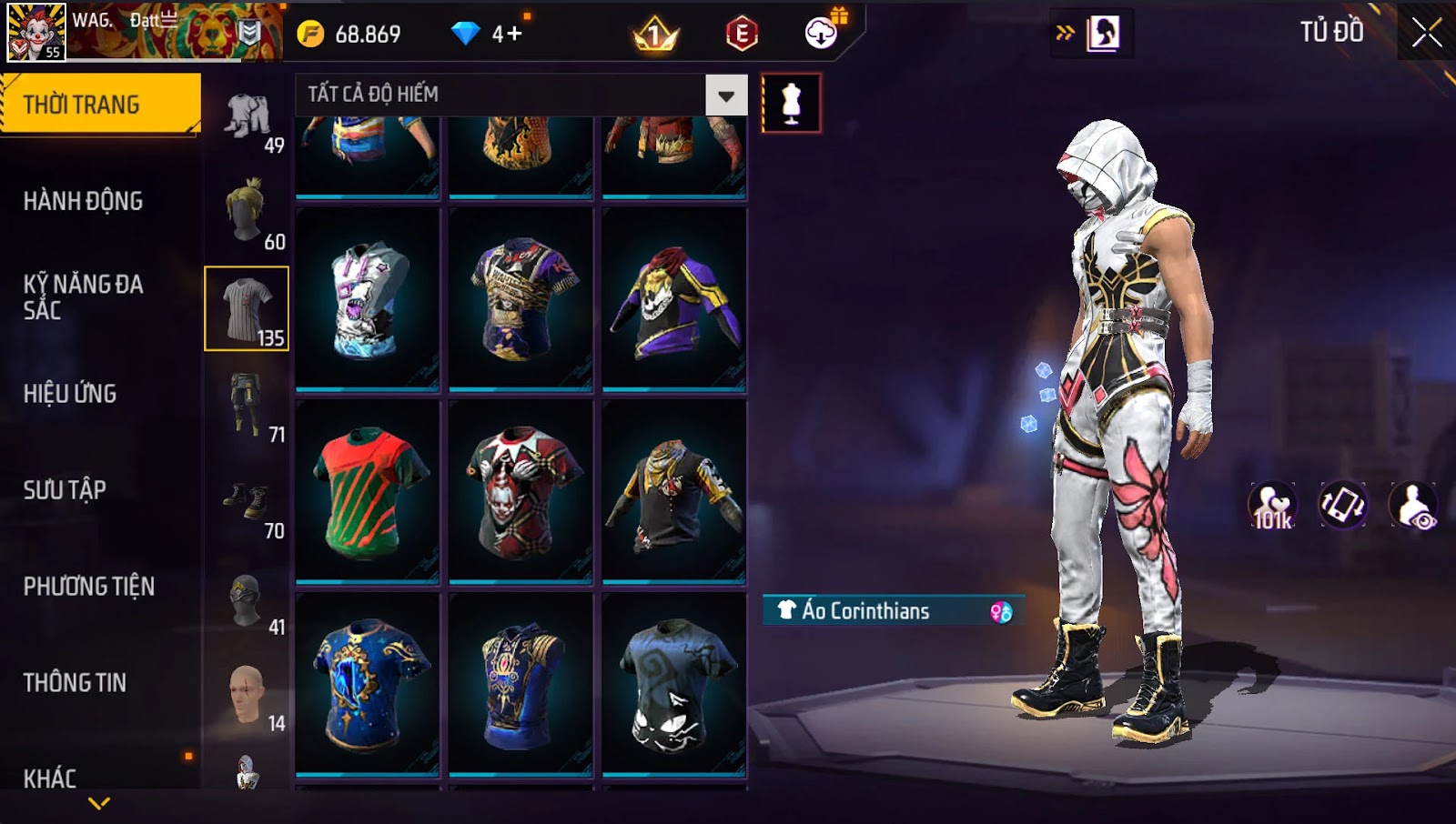Select the Hiệu Ứng category

tap(70, 394)
